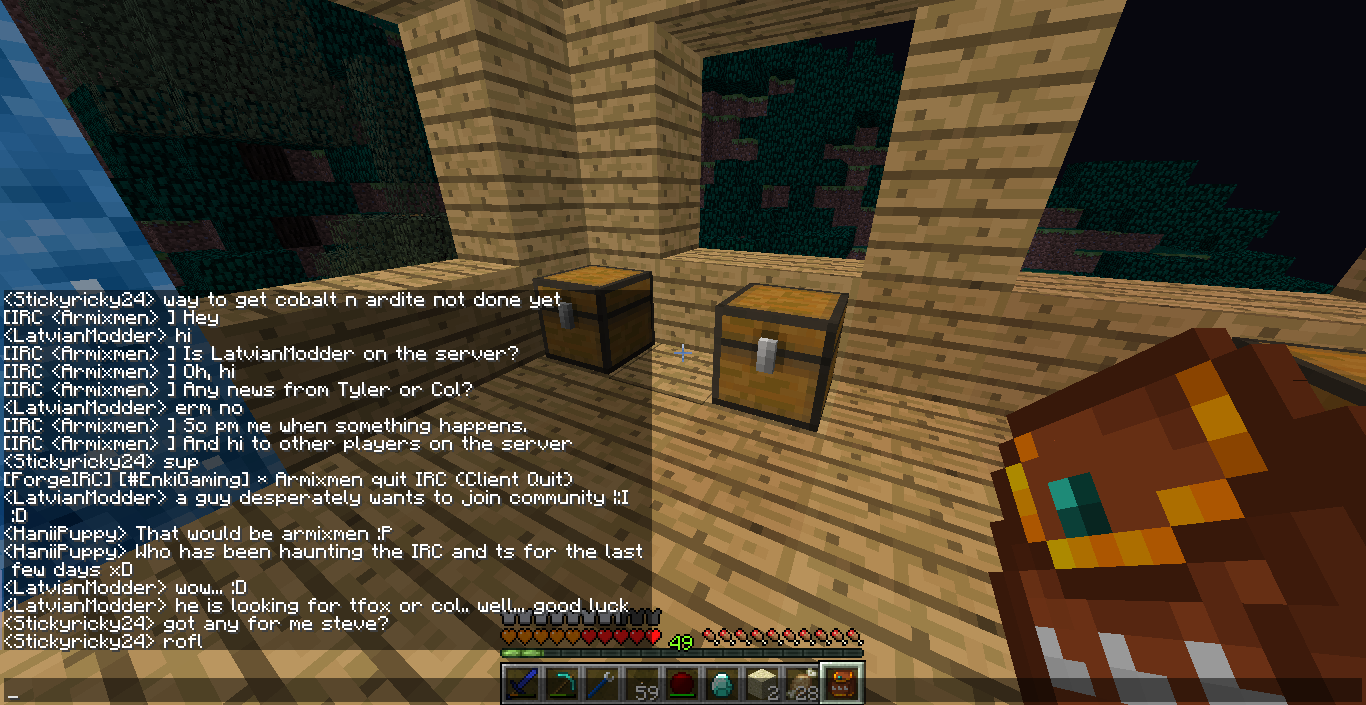This screenshot has height=705, width=1366.
Task: Select the brown backpack hotbar slot
Action: (840, 685)
